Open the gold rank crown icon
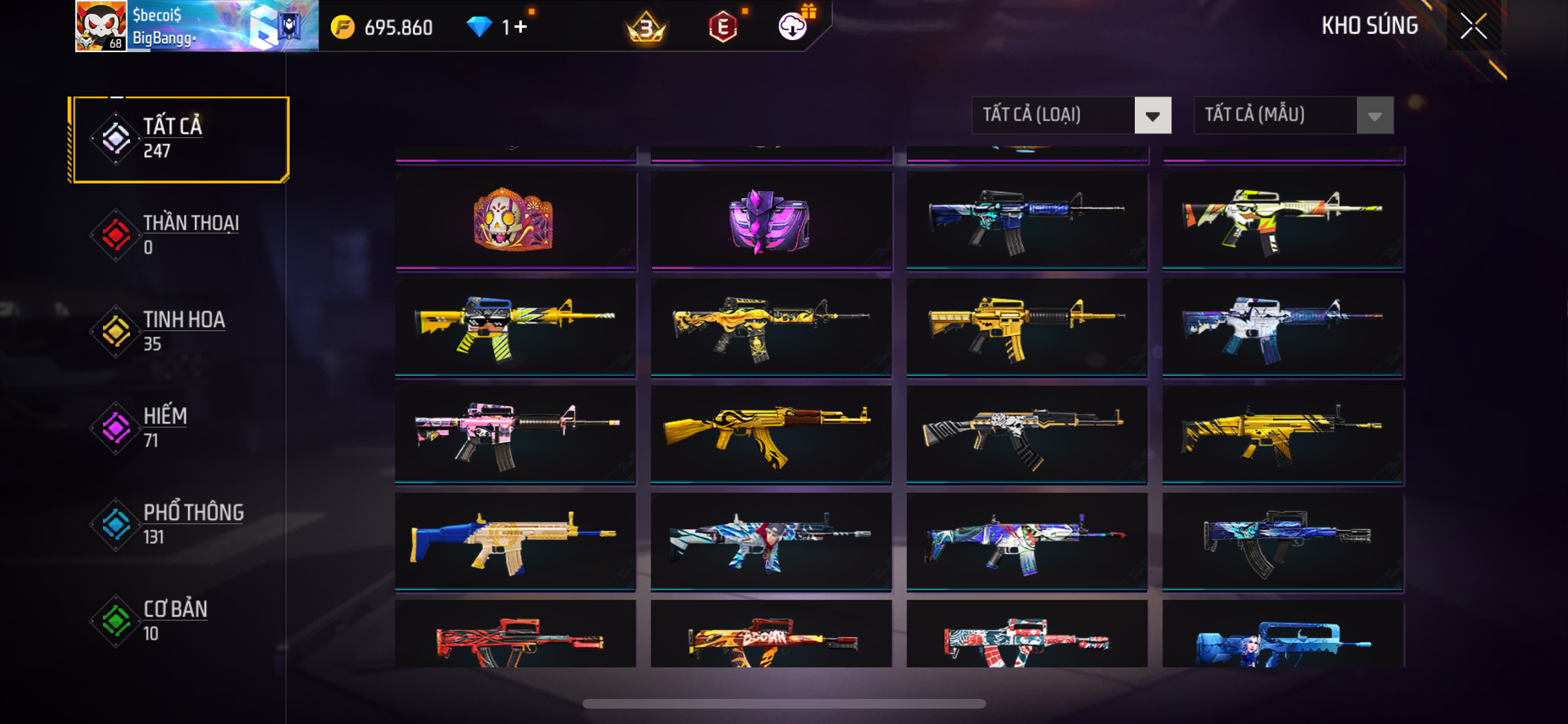 pyautogui.click(x=646, y=28)
